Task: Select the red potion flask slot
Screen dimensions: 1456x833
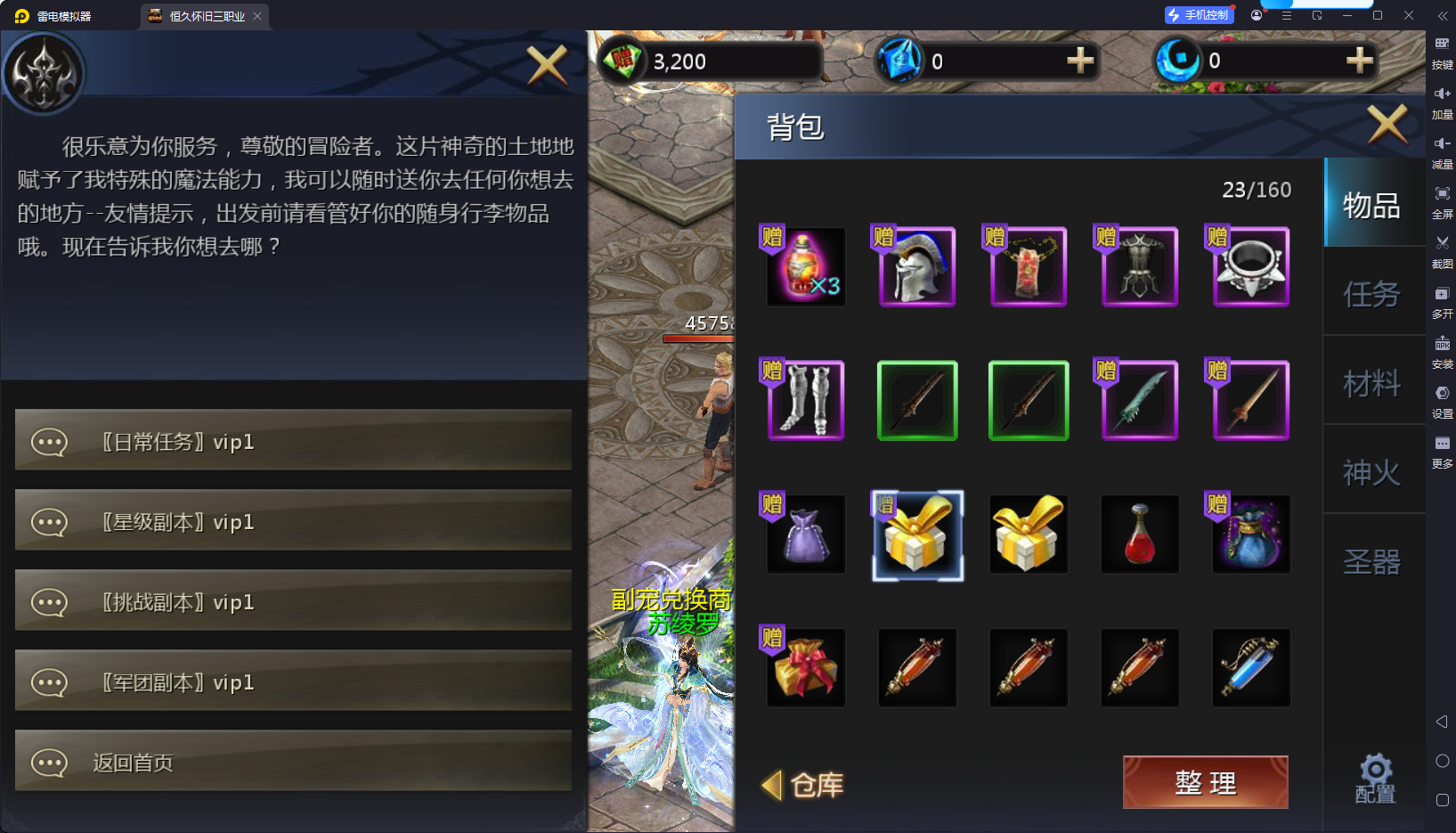Action: tap(1140, 534)
